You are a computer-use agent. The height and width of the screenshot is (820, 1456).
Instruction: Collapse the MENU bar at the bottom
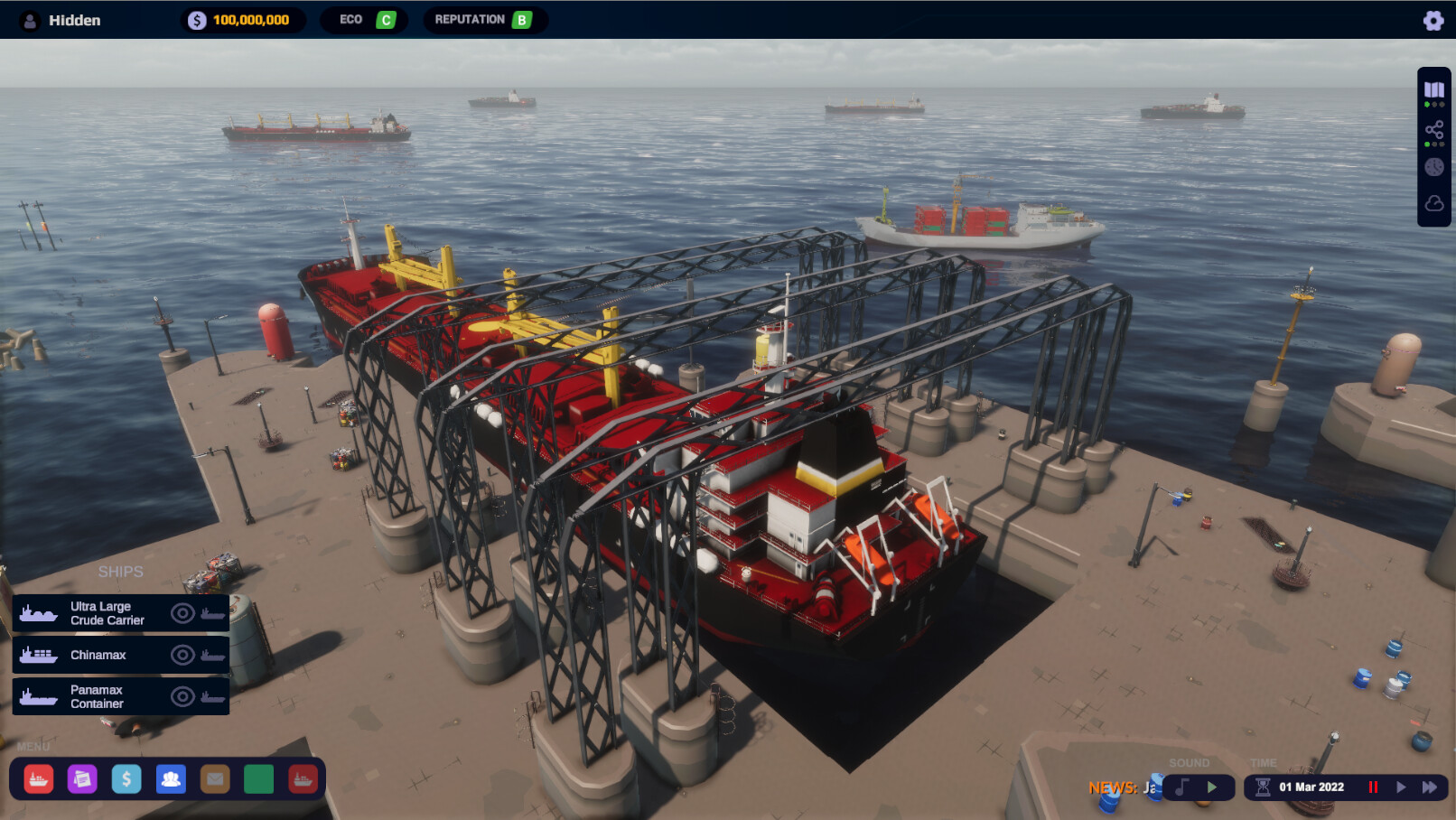[x=34, y=747]
